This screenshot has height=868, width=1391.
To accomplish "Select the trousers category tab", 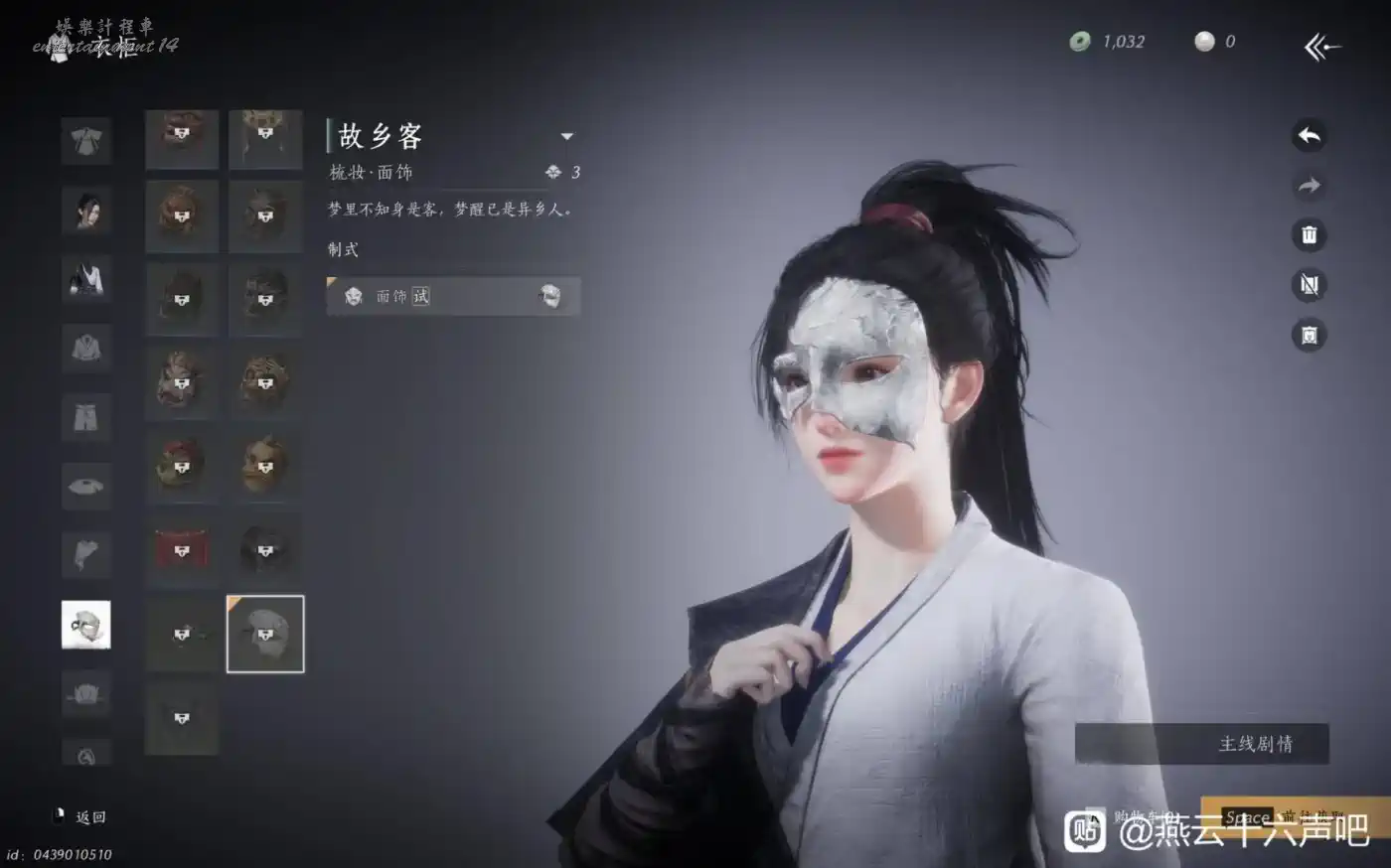I will click(x=86, y=417).
